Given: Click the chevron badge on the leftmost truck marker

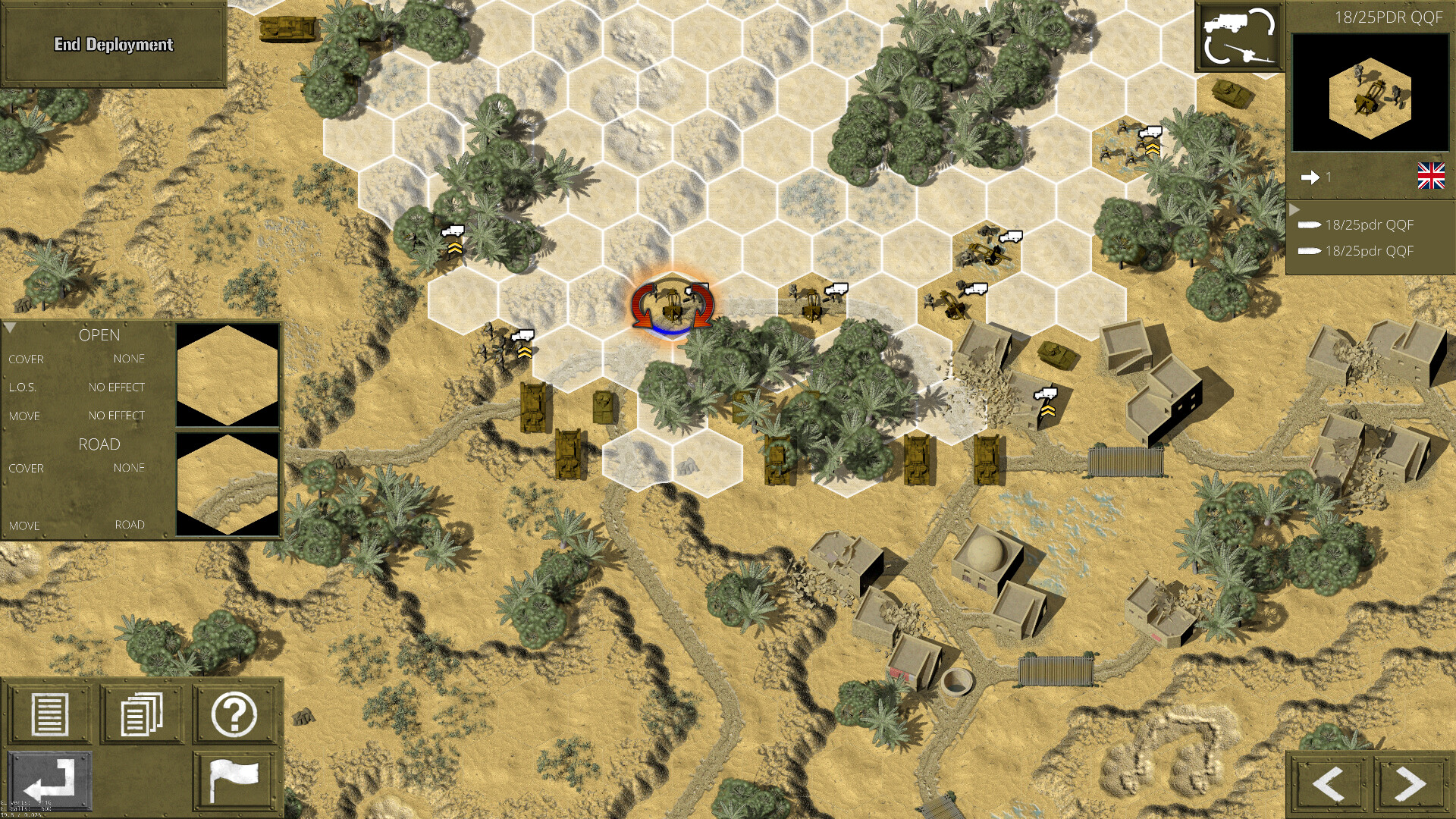Looking at the screenshot, I should (455, 248).
